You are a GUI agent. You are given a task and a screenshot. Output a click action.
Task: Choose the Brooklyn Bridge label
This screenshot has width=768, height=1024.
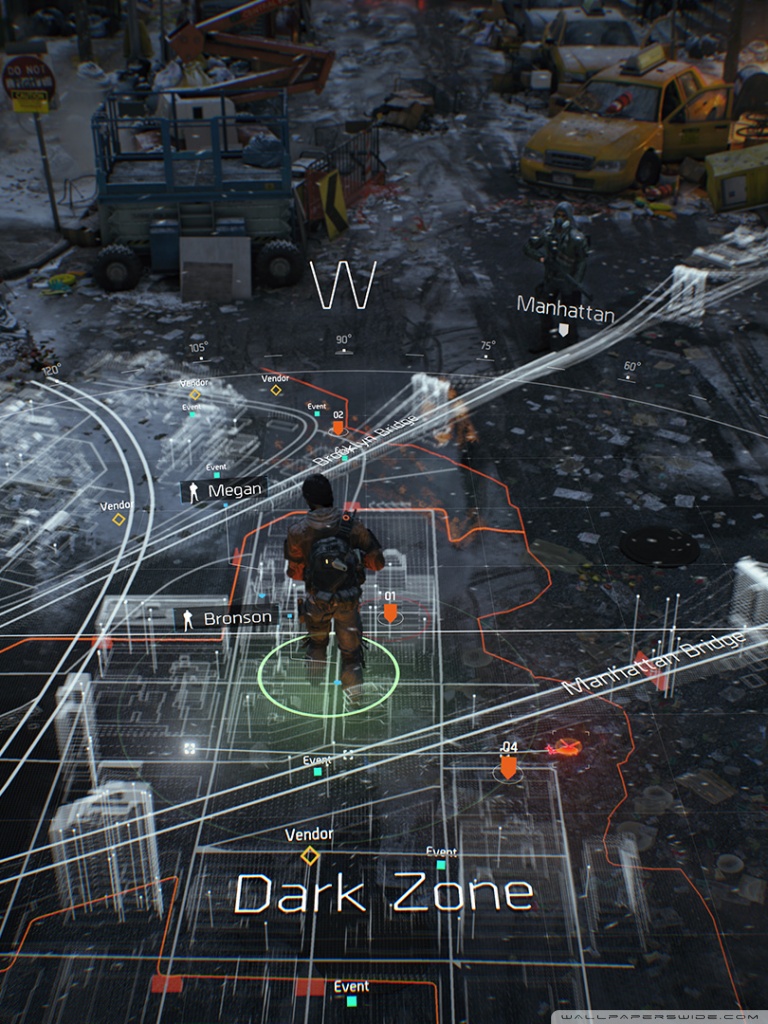click(364, 440)
